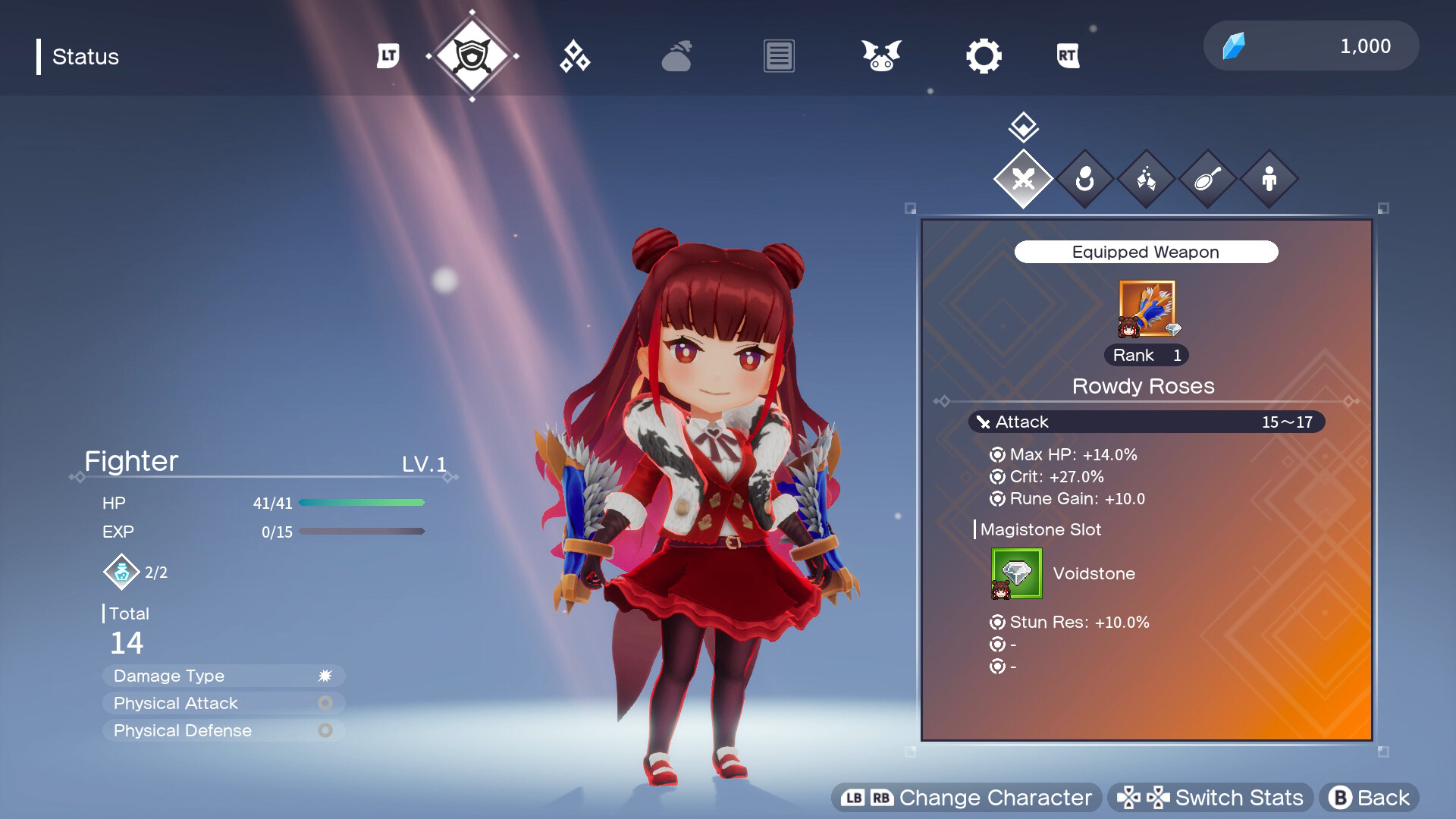Switch to the crossed swords weapon tab
1456x819 pixels.
pyautogui.click(x=1023, y=179)
